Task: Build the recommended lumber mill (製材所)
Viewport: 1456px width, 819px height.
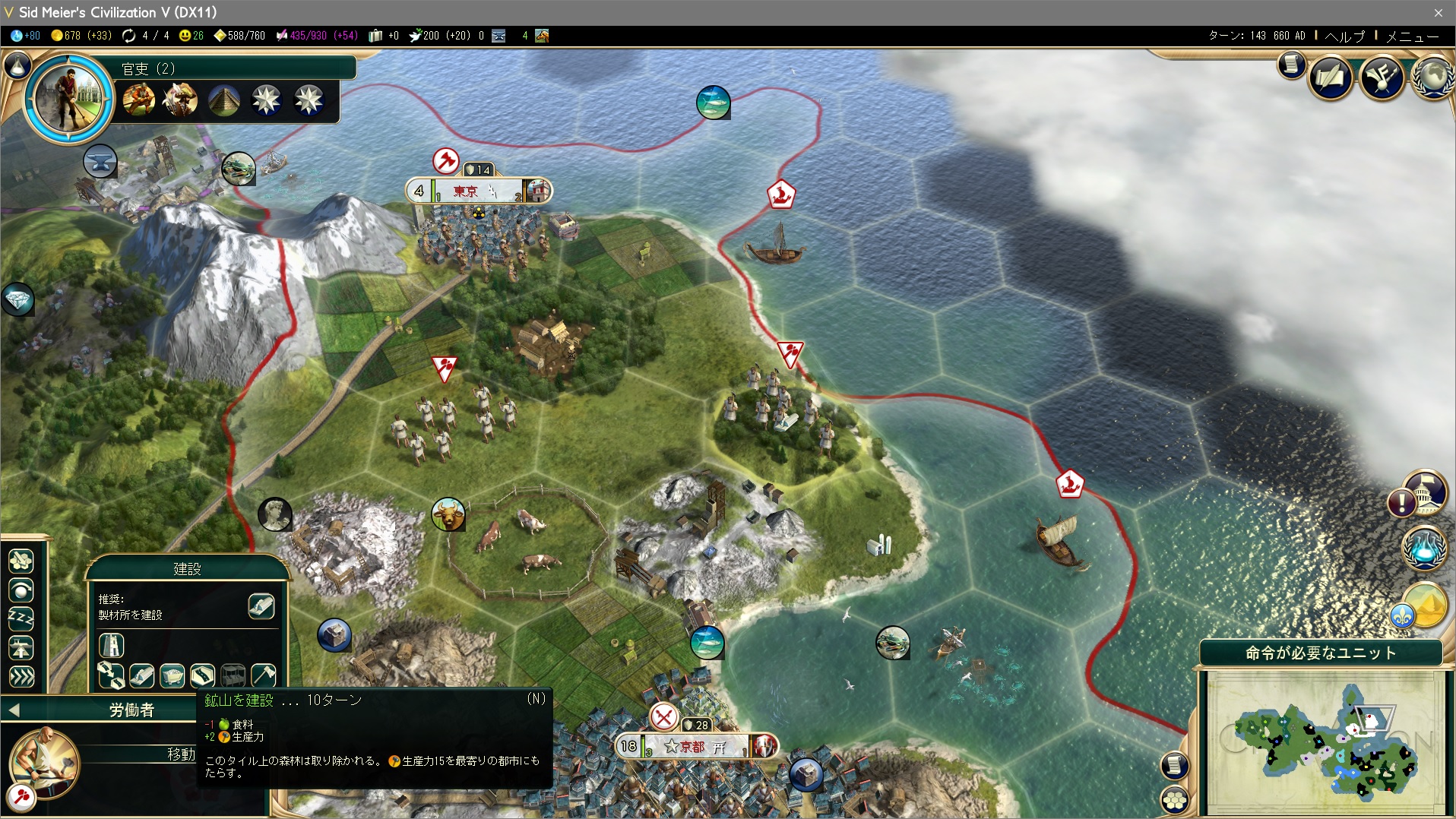Action: [261, 606]
